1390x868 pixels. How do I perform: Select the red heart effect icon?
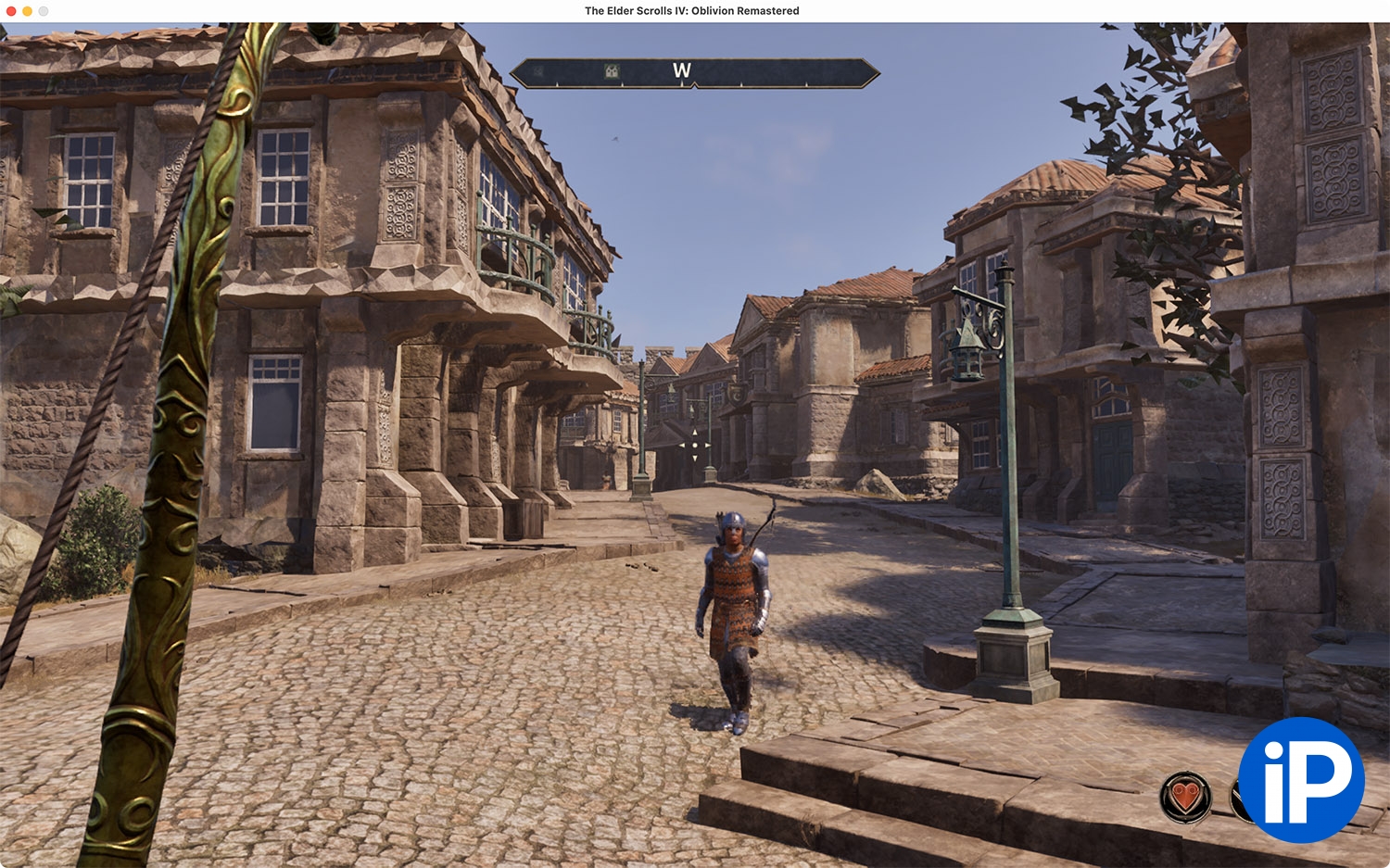(1185, 796)
